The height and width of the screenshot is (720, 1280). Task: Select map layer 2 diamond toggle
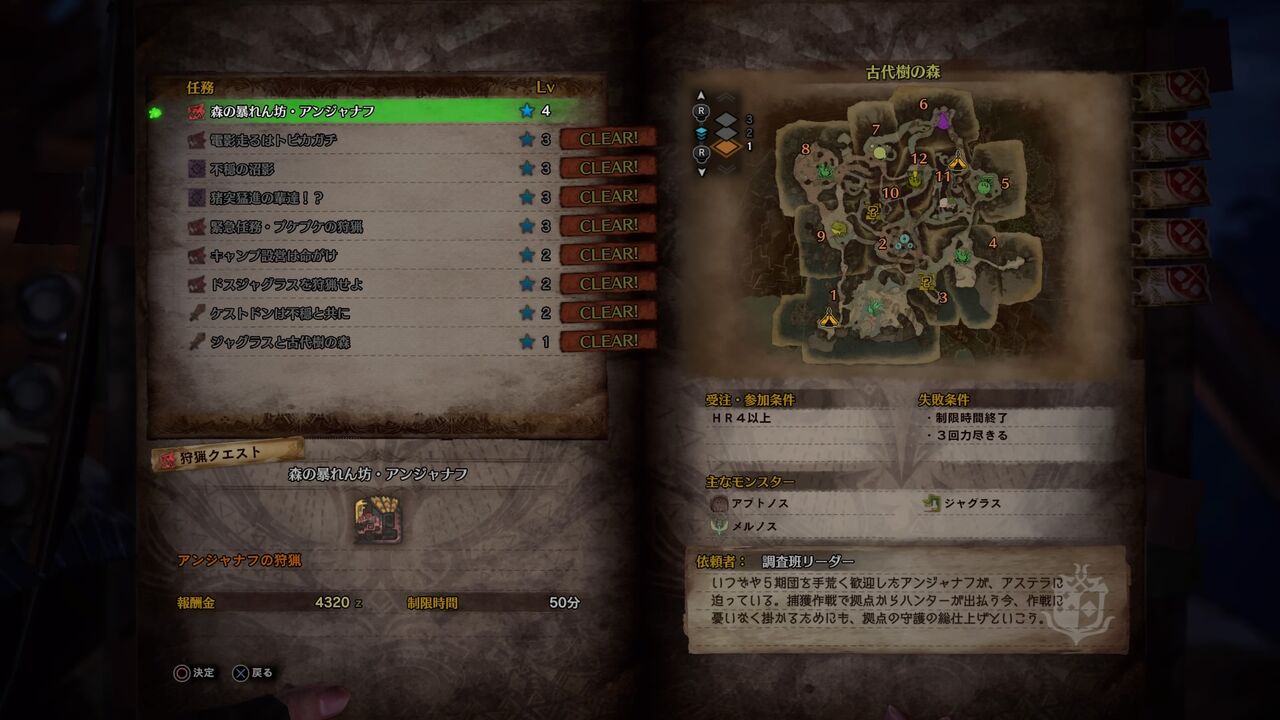(725, 133)
